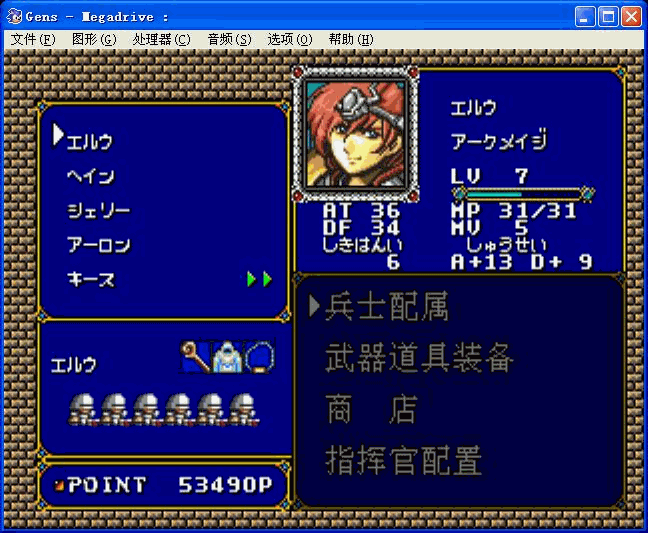Choose 指挥官配置 commander placement
Screen dimensions: 648x533
pos(404,460)
